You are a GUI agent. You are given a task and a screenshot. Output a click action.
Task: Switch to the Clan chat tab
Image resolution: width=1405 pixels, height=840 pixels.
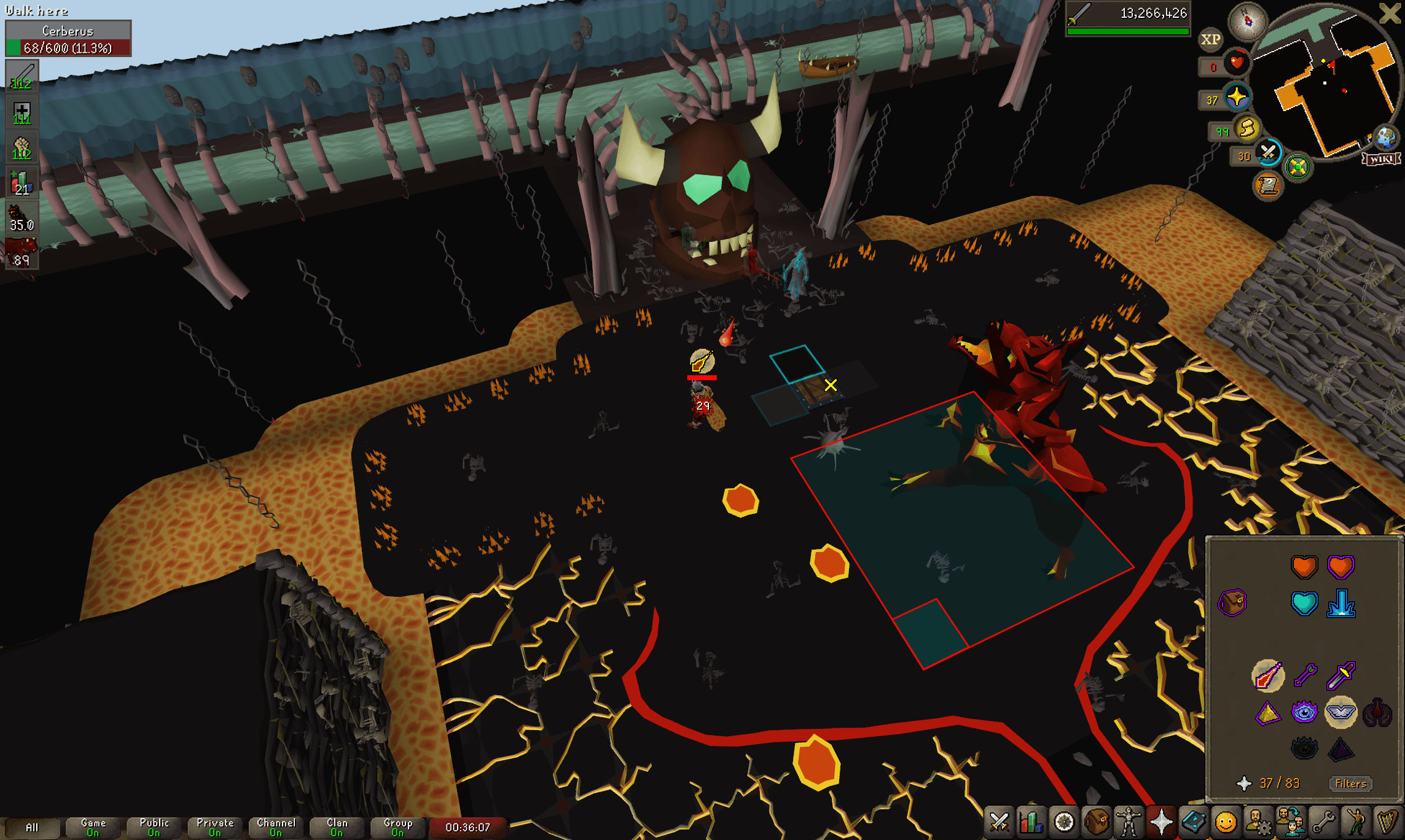coord(337,825)
